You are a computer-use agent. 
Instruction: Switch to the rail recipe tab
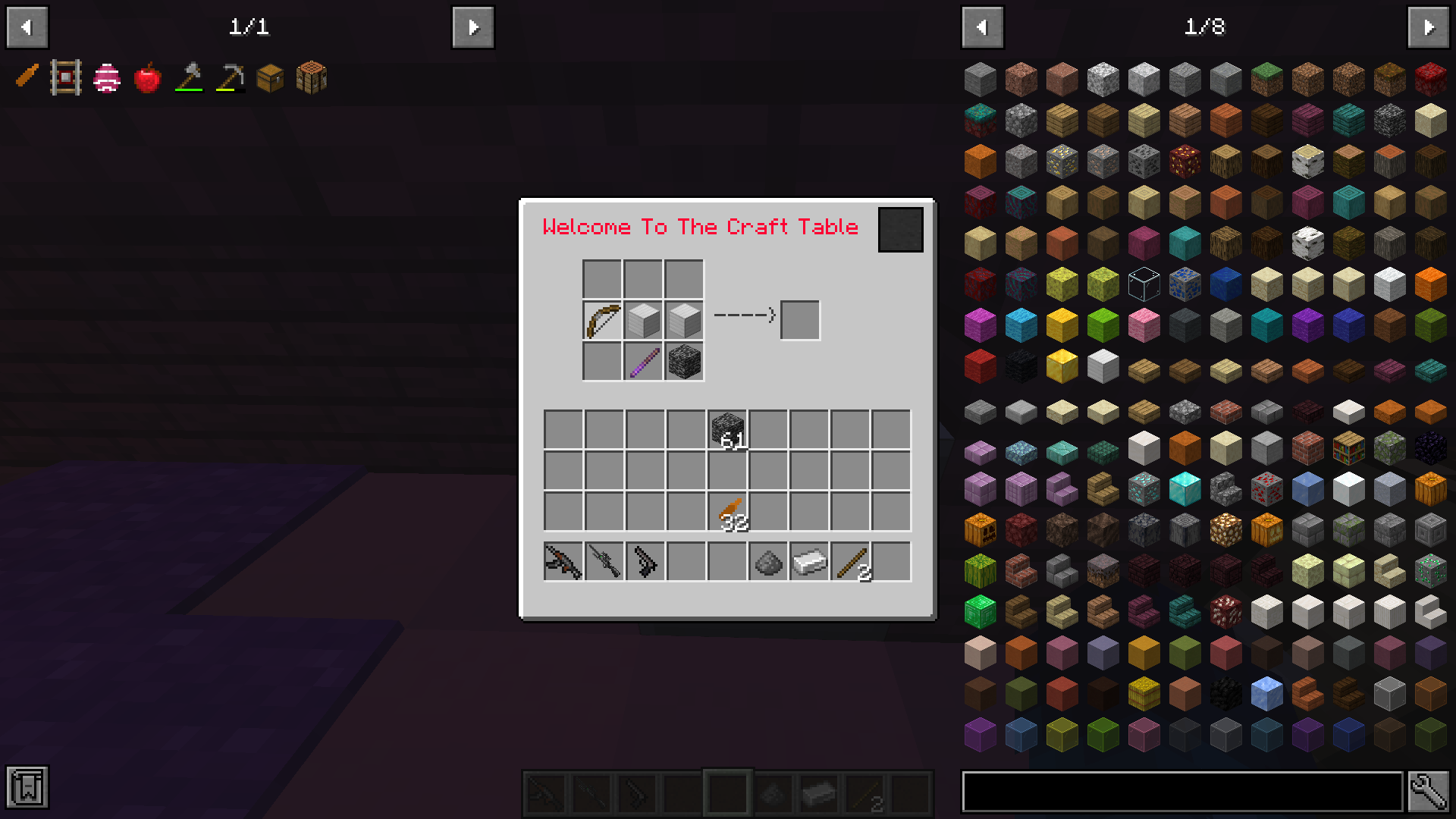point(67,77)
